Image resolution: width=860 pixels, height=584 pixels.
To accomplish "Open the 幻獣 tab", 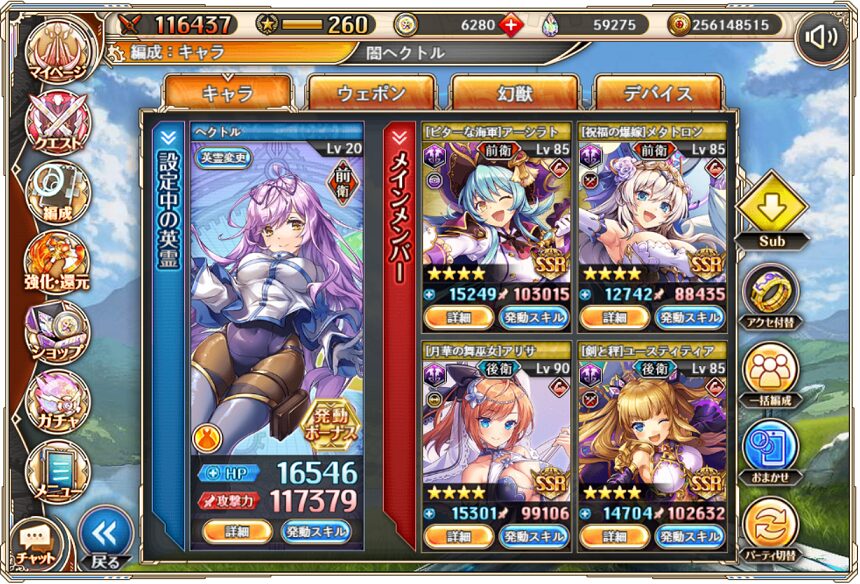I will click(x=515, y=94).
